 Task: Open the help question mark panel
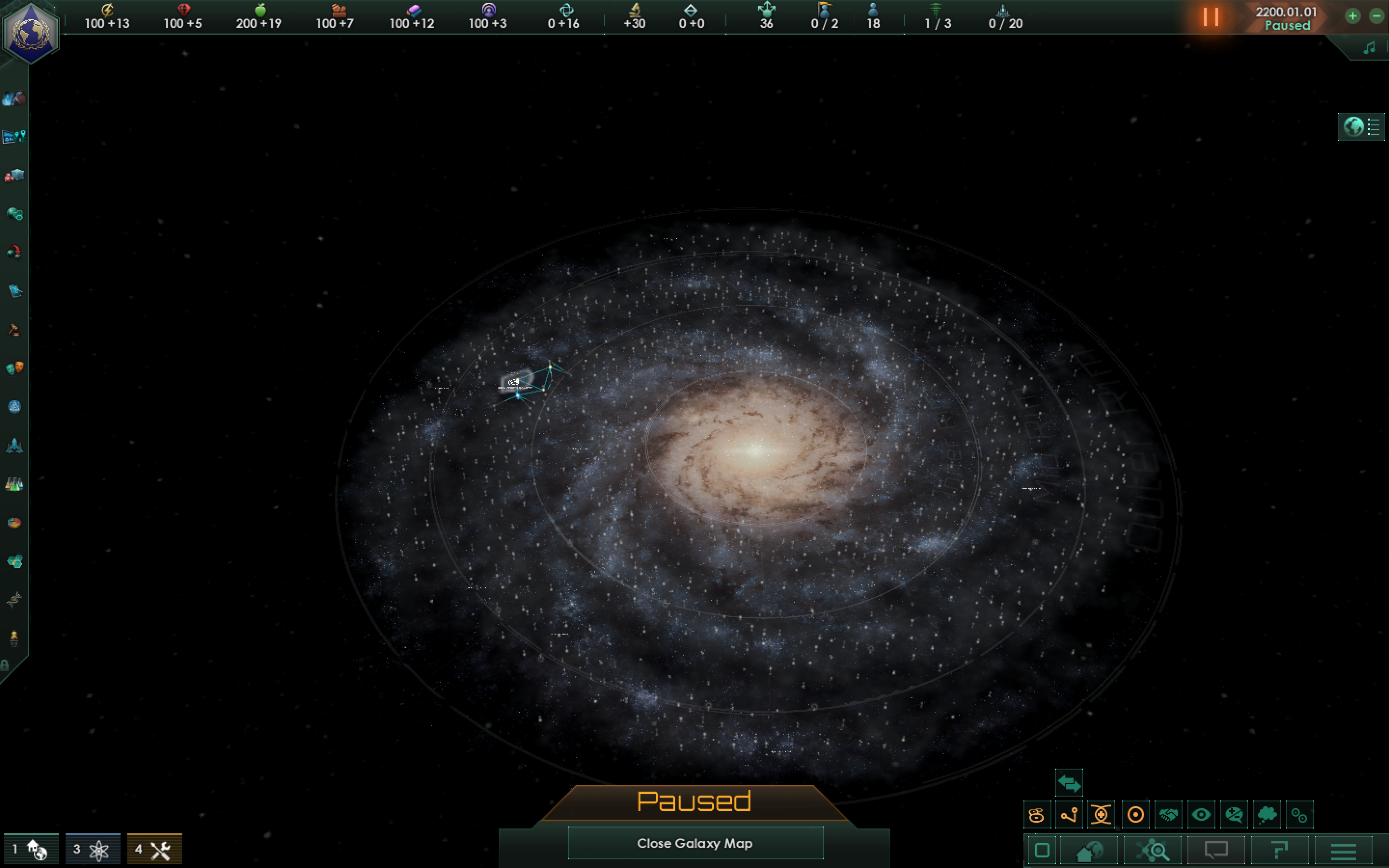coord(1280,851)
